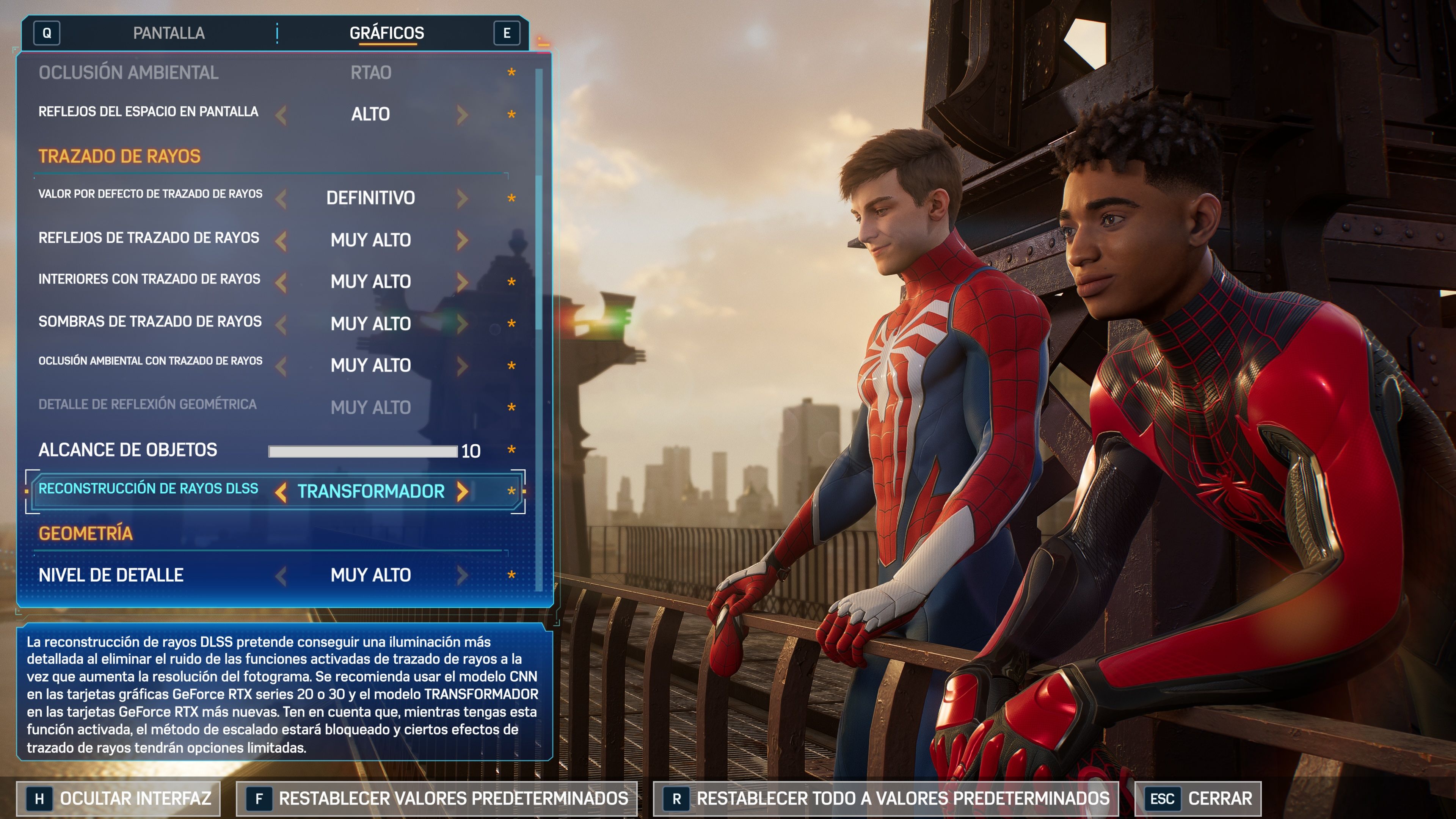Click the F key icon at the bottom bar

coord(259,798)
